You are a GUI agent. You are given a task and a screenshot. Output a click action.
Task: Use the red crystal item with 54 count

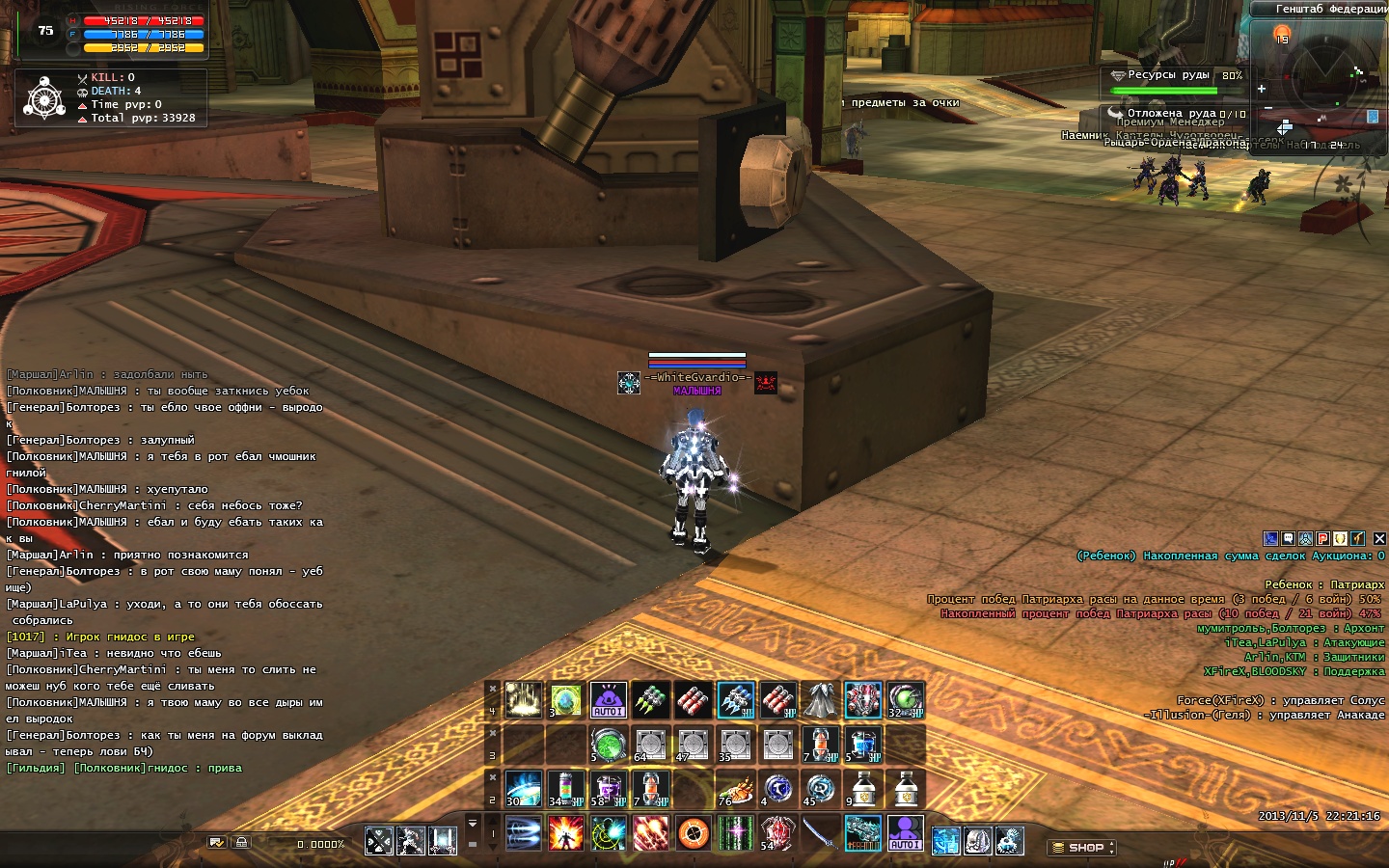(x=777, y=833)
